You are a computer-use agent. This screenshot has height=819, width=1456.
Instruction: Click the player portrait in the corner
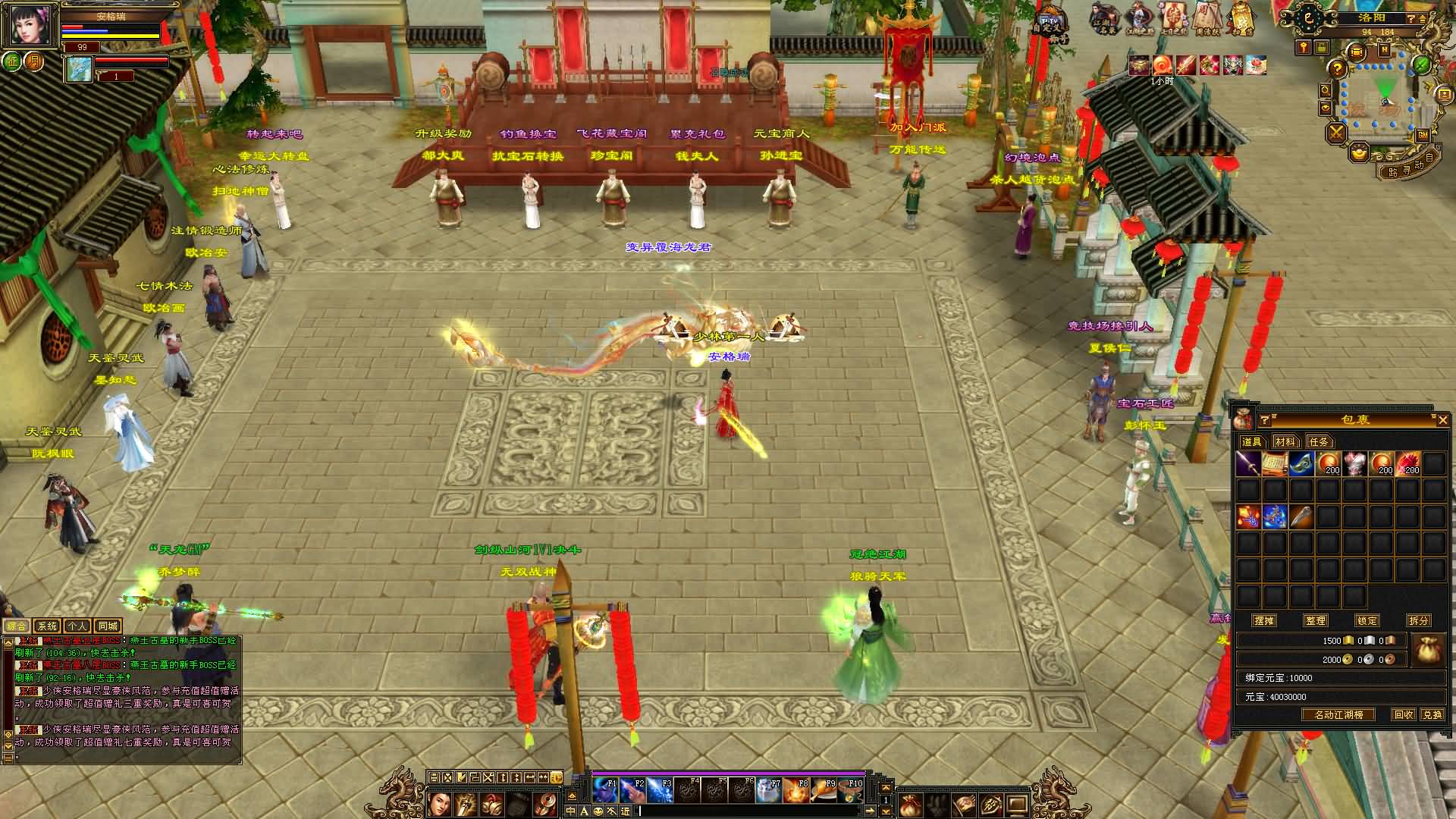tap(30, 25)
